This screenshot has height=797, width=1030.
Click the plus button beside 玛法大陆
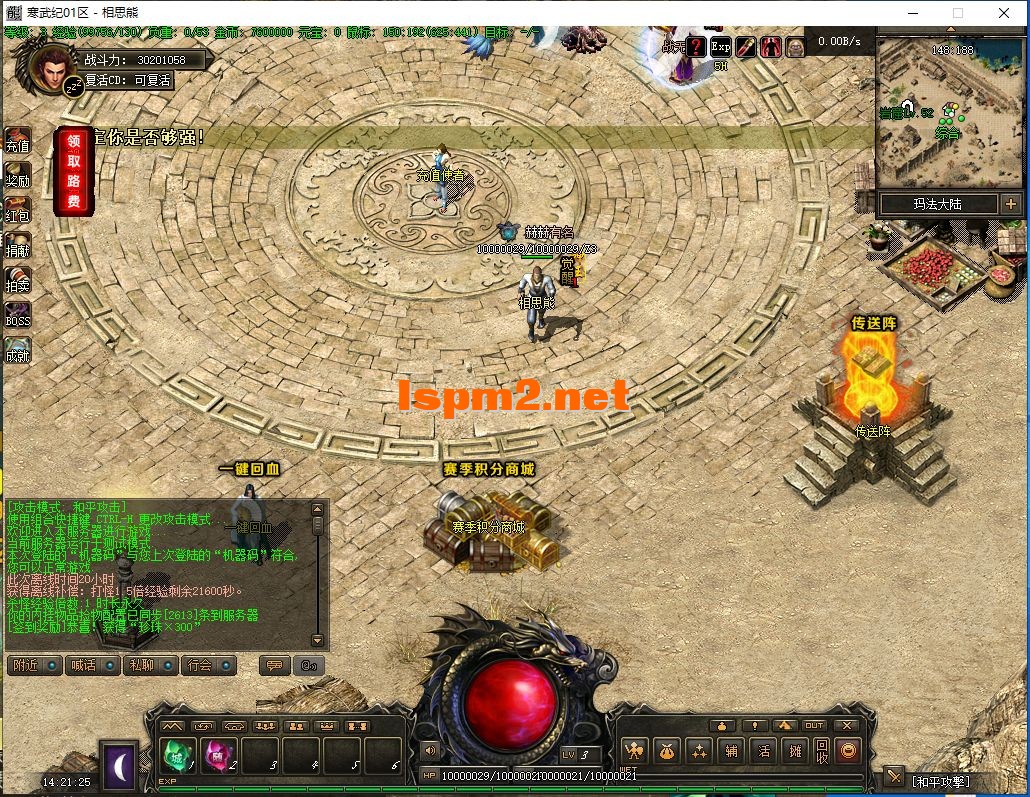pyautogui.click(x=1012, y=204)
